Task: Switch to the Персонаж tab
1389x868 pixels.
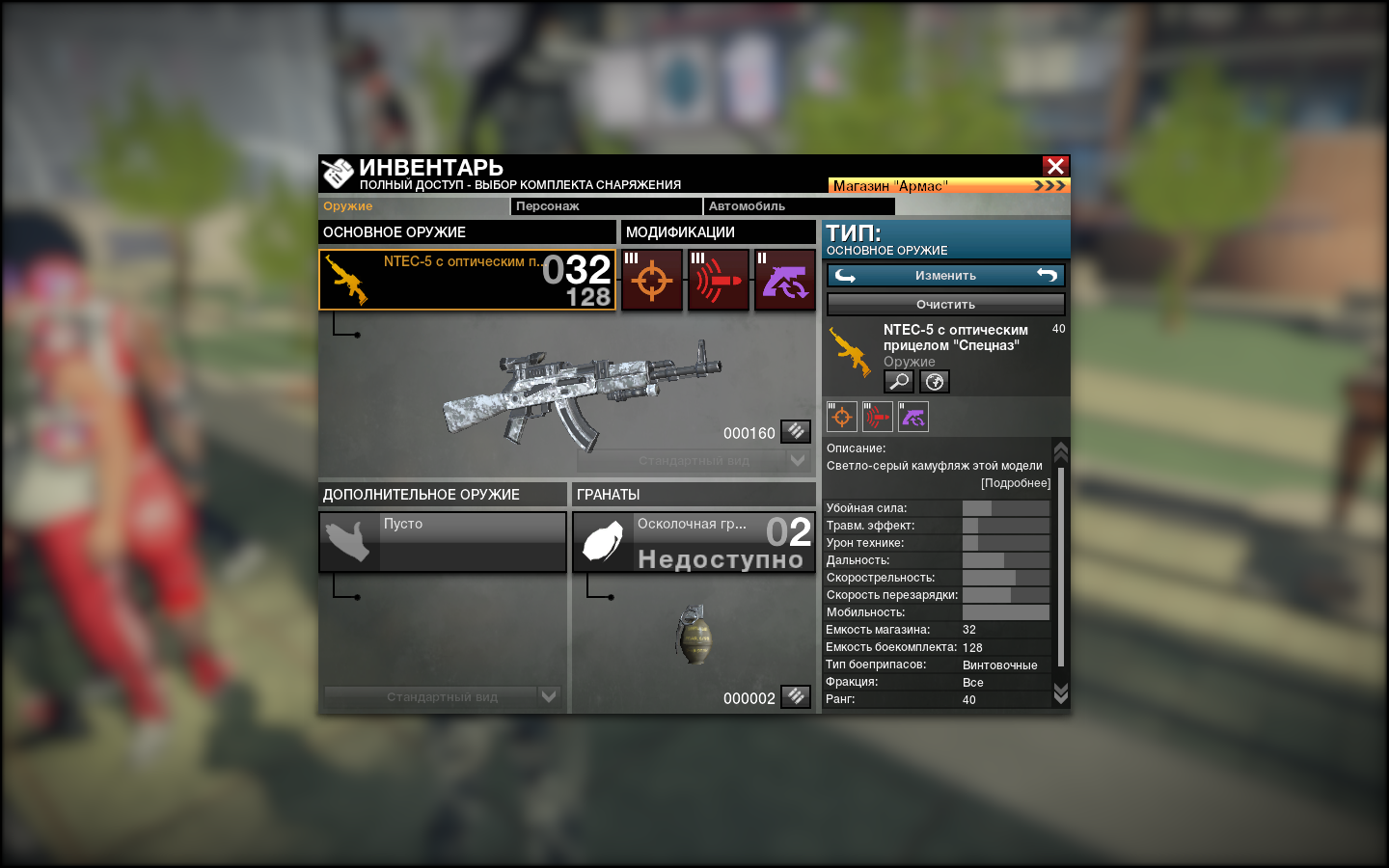Action: 606,206
